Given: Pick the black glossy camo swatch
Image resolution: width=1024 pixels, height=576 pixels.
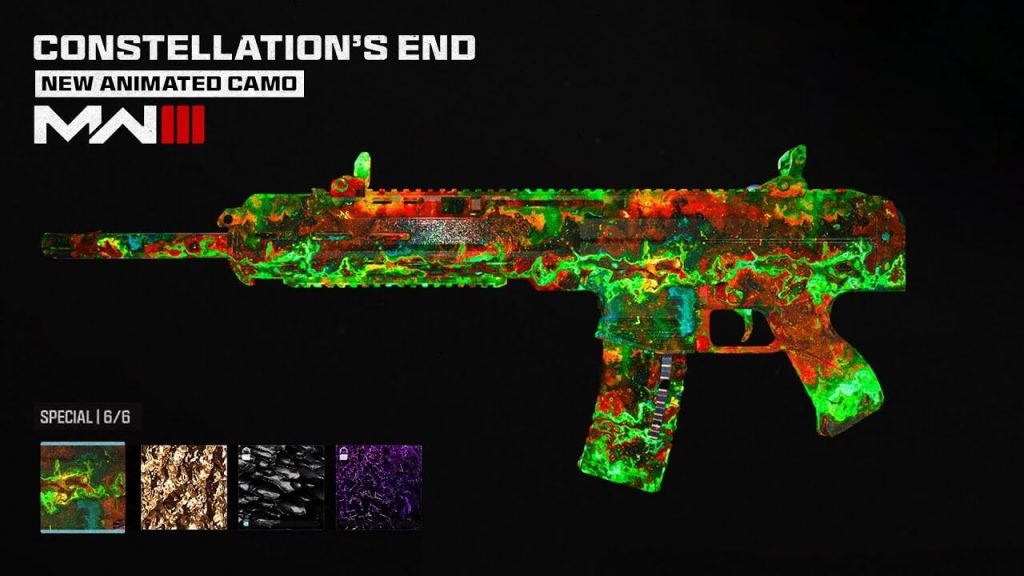Looking at the screenshot, I should (x=281, y=487).
